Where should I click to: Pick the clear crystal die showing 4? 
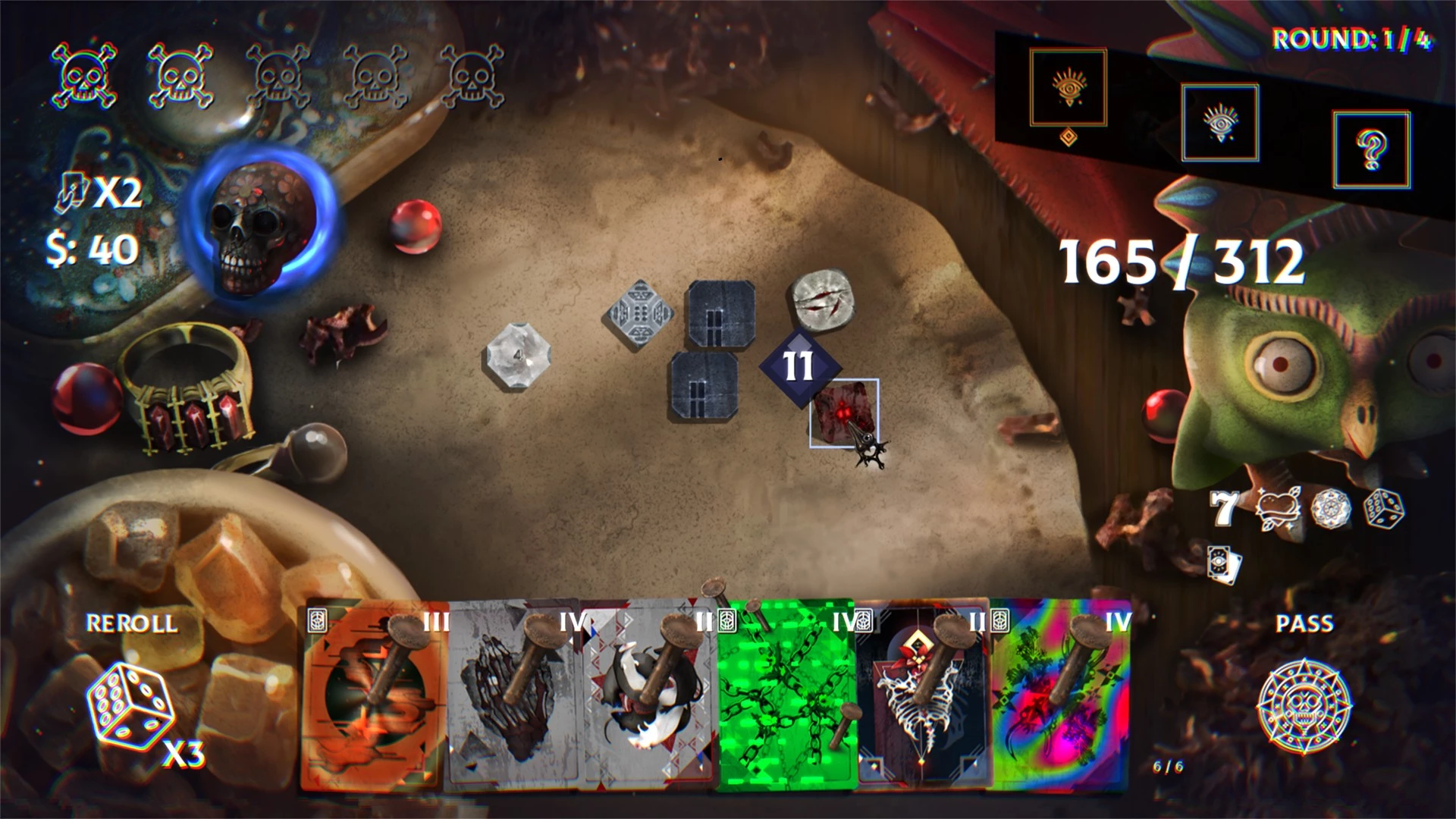(518, 356)
